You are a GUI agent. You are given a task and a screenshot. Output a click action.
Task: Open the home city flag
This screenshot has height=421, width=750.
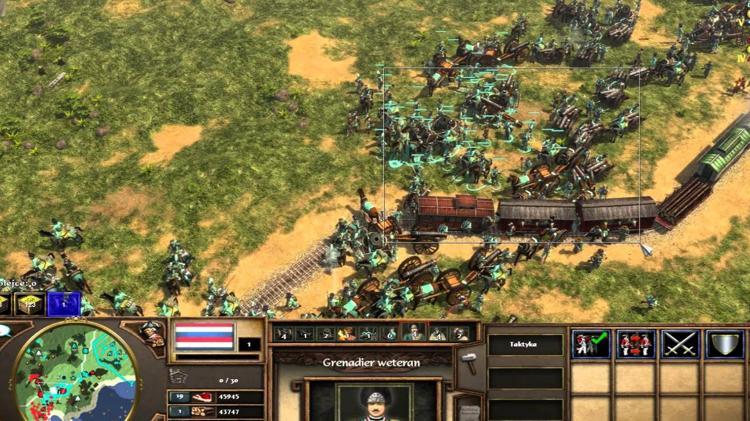click(x=204, y=337)
